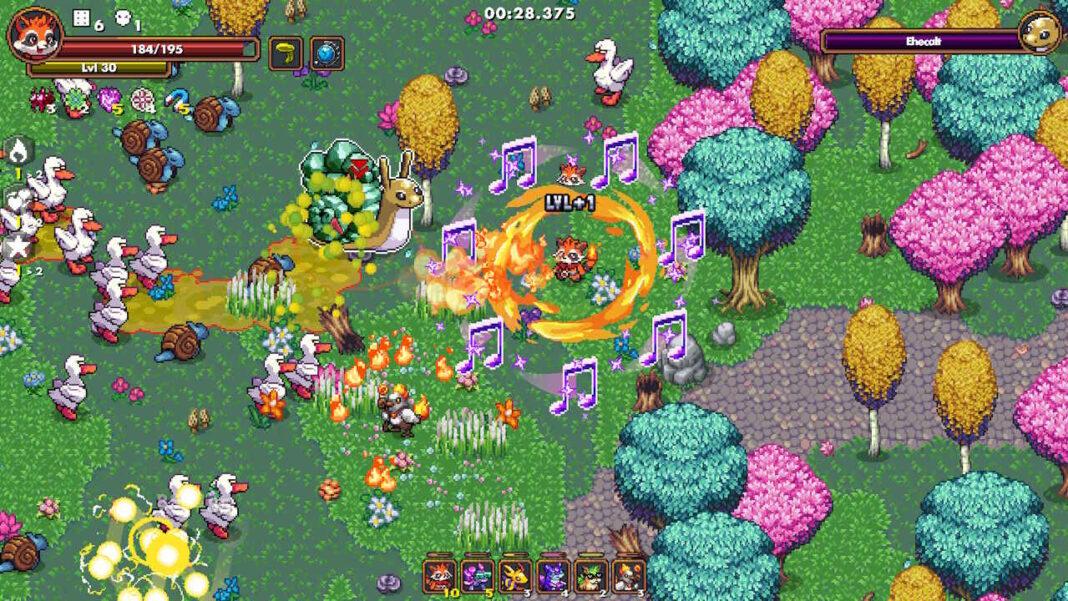Inspect the red spiky buff icon
Image resolution: width=1068 pixels, height=601 pixels.
click(42, 98)
